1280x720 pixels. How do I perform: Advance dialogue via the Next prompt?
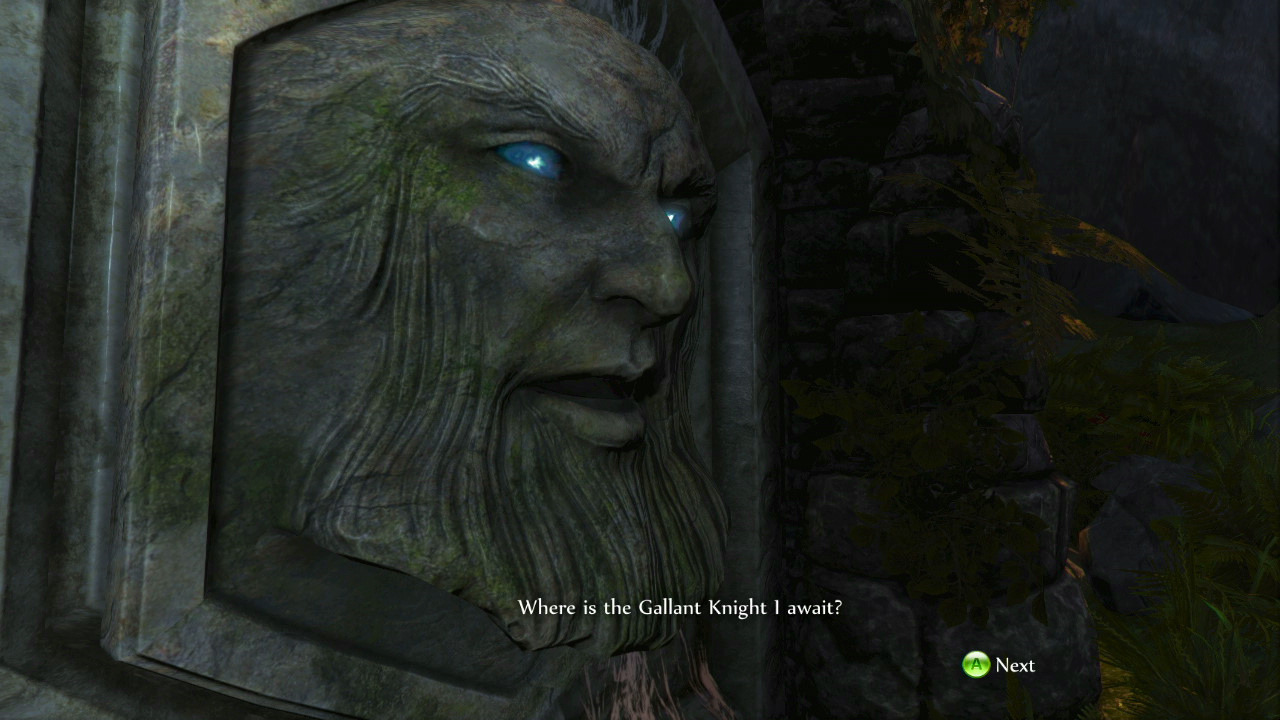point(1000,665)
